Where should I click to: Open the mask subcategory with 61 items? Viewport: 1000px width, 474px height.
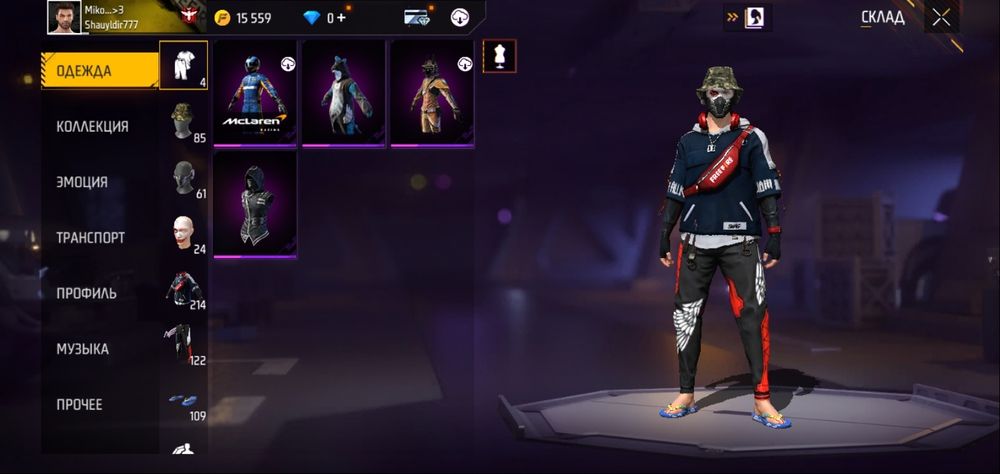click(183, 177)
